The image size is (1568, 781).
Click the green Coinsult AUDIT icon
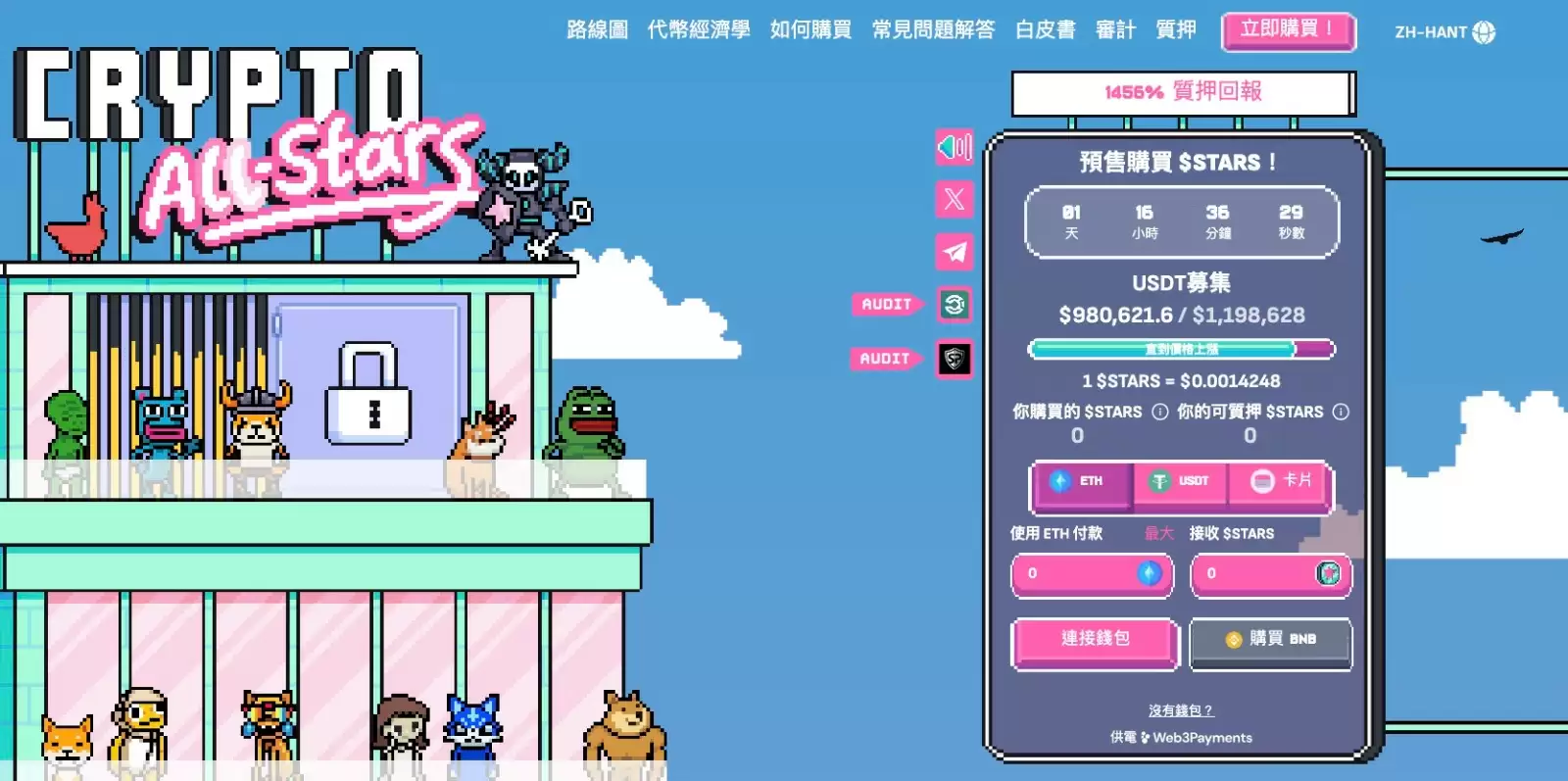pyautogui.click(x=954, y=305)
